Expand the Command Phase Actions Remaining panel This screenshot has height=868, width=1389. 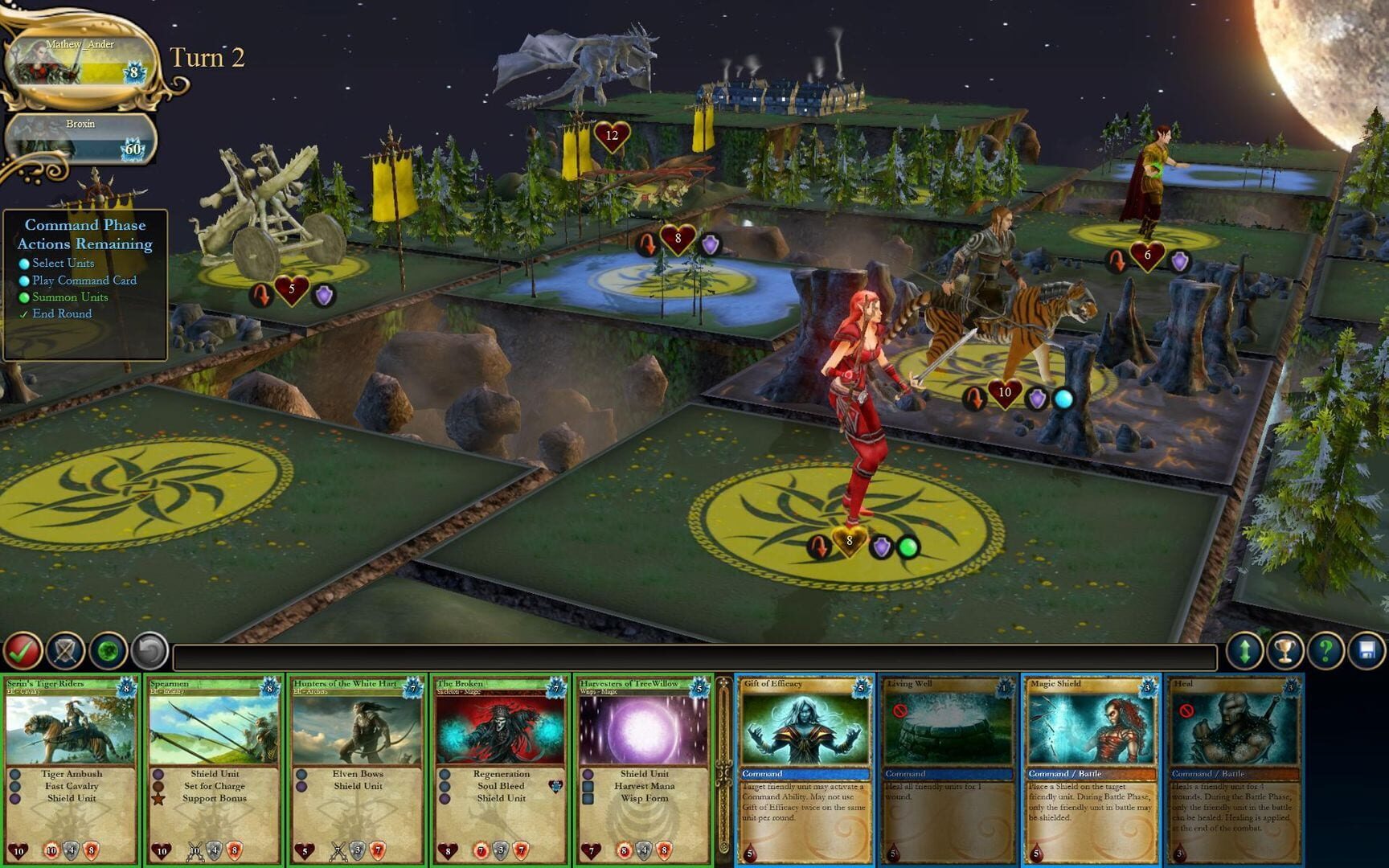pos(84,235)
